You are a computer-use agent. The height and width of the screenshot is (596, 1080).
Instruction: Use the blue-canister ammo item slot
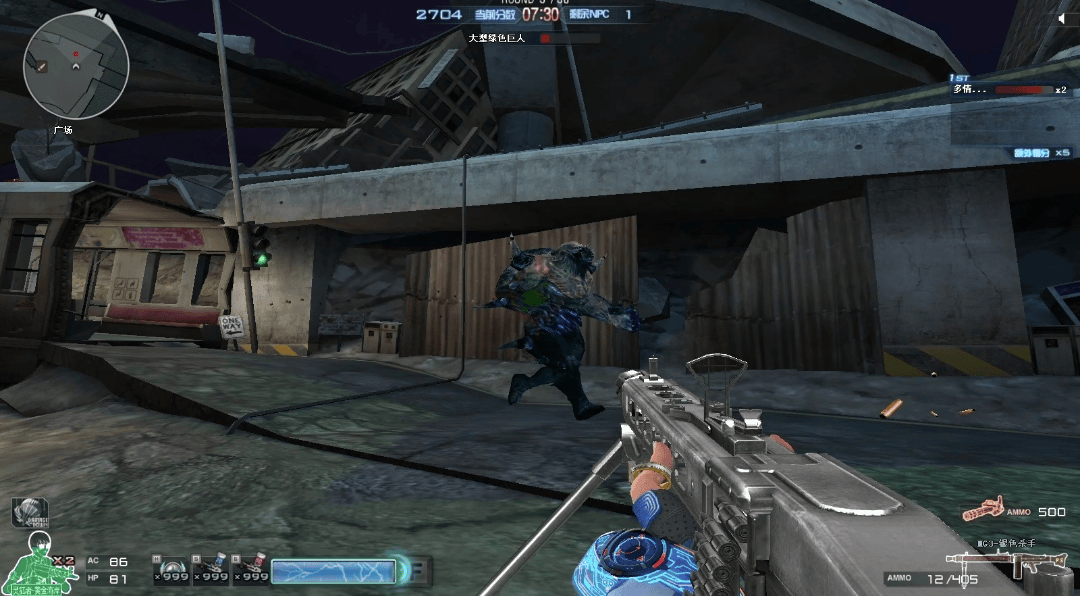(x=208, y=568)
